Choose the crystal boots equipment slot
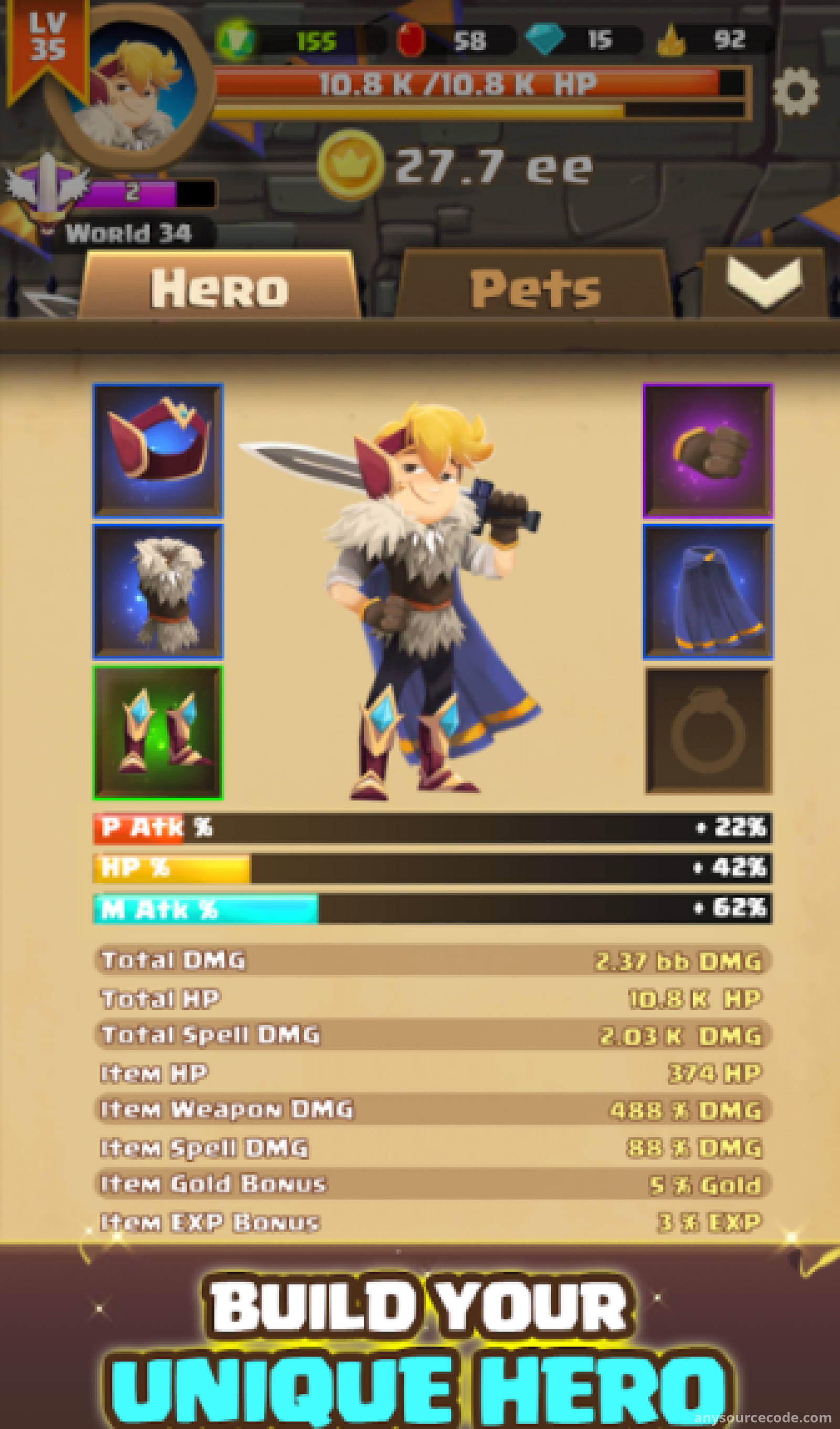840x1429 pixels. point(158,732)
